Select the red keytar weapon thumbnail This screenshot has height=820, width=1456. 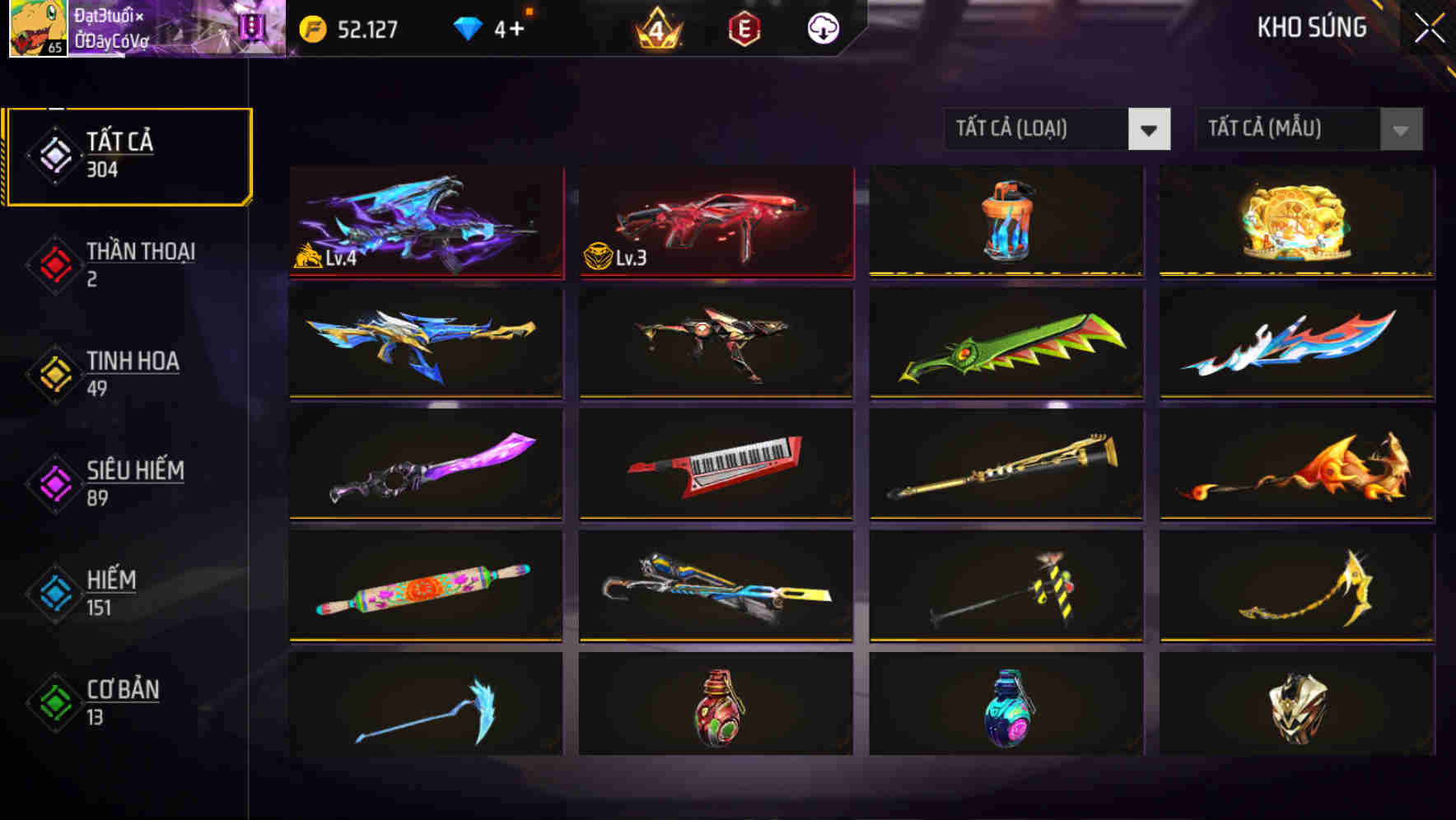coord(715,465)
